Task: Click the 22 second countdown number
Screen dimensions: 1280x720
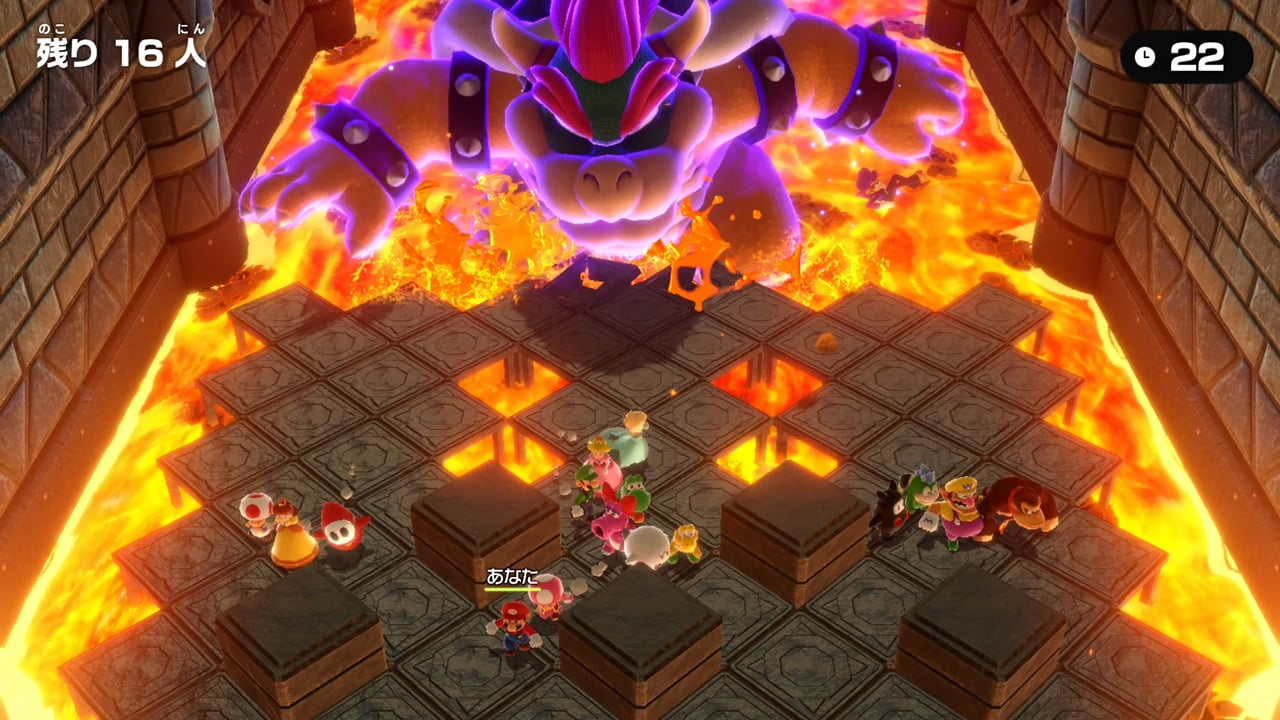Action: coord(1197,57)
